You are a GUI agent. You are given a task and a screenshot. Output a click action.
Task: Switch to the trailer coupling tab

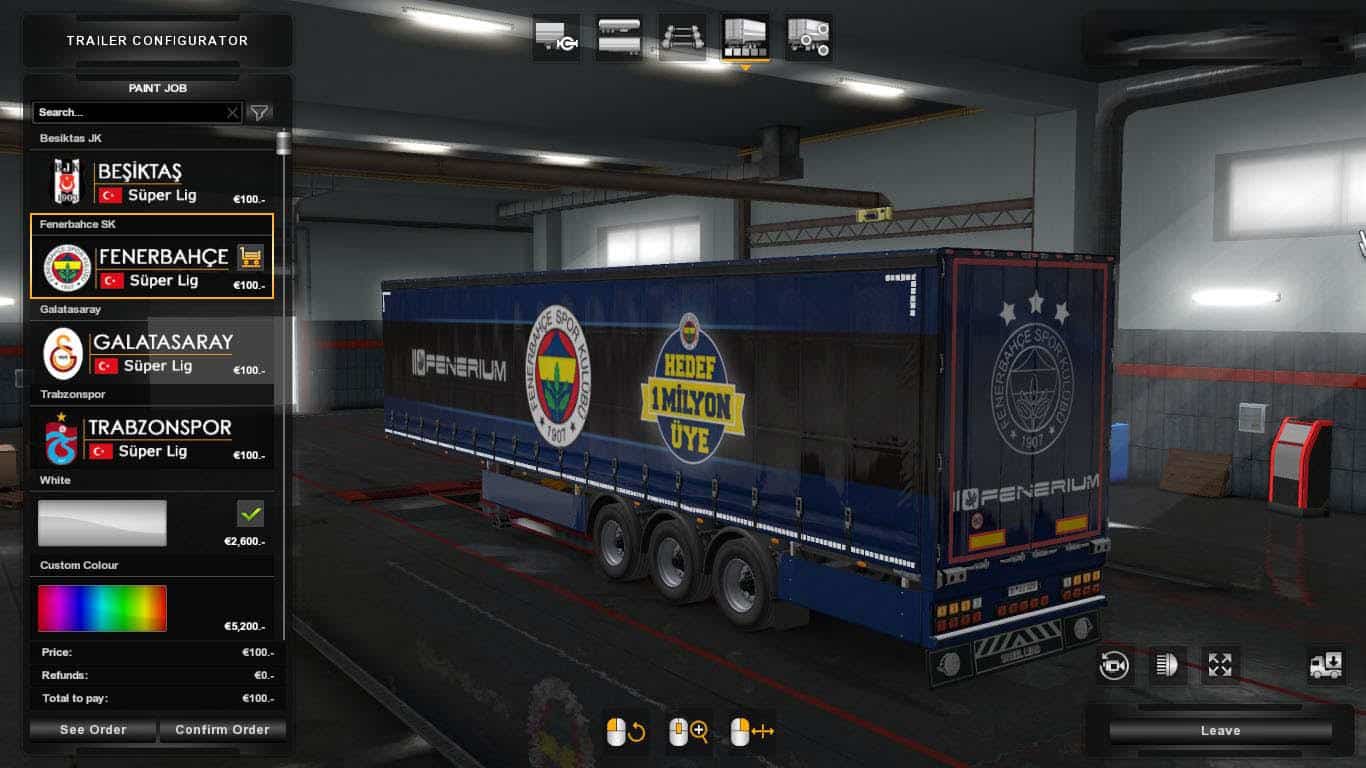coord(556,38)
